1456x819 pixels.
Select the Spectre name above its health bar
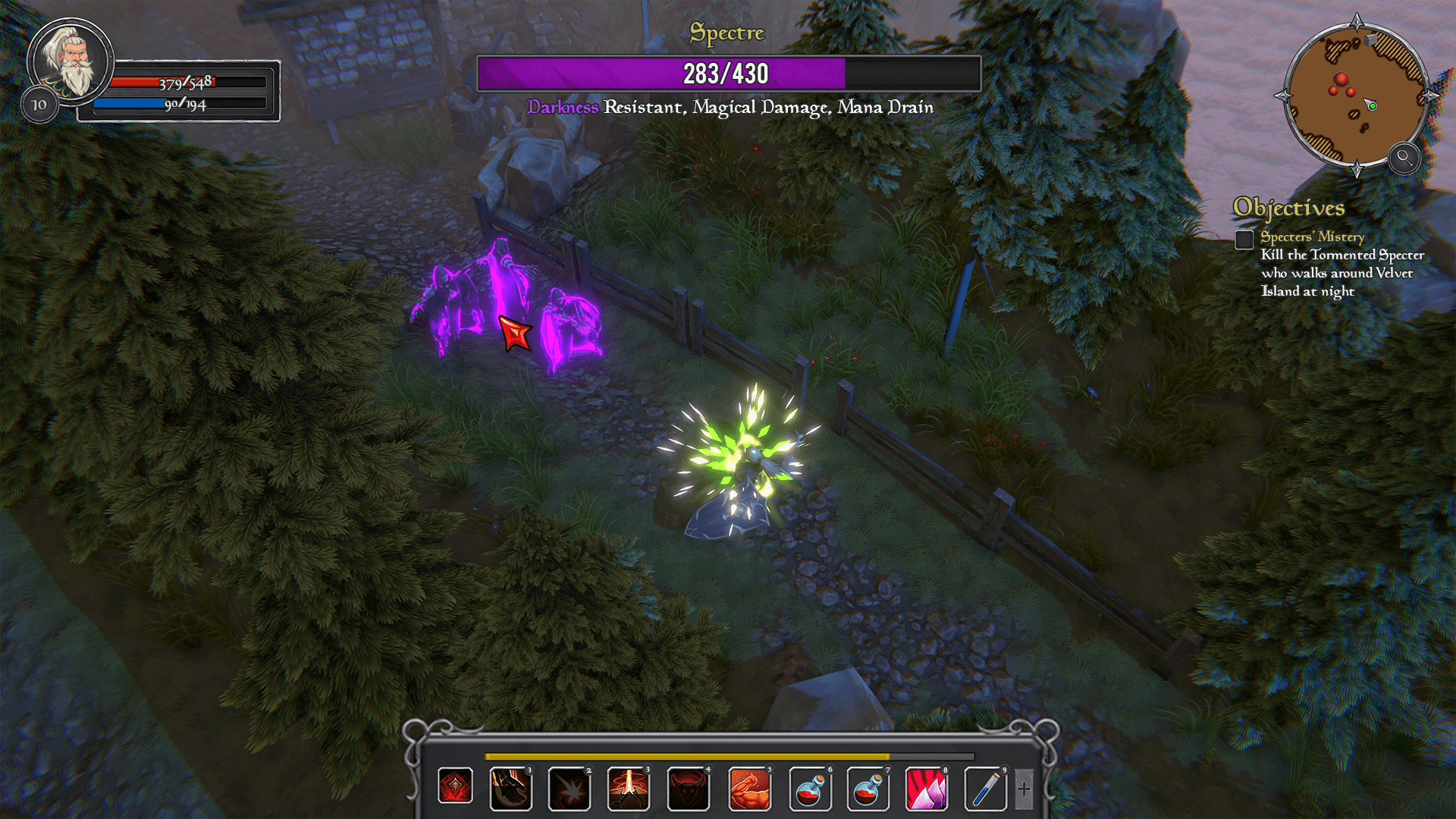tap(726, 33)
